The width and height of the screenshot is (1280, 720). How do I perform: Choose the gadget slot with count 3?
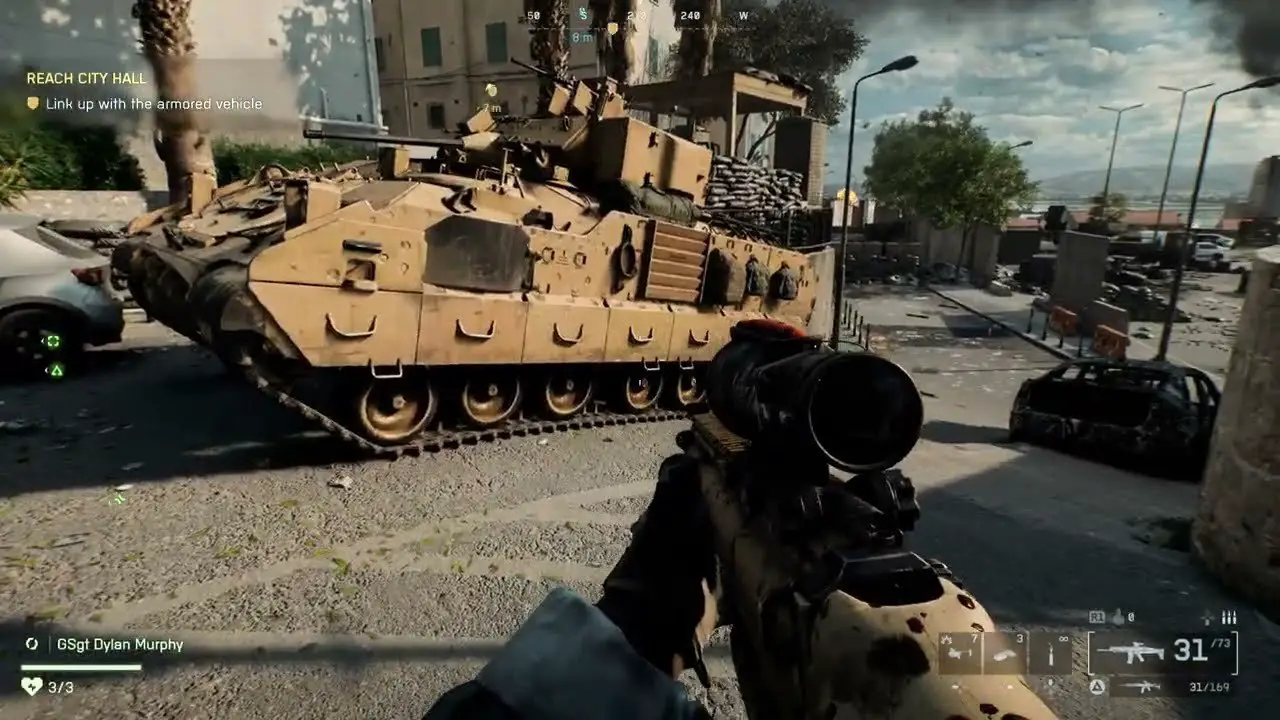click(1006, 652)
